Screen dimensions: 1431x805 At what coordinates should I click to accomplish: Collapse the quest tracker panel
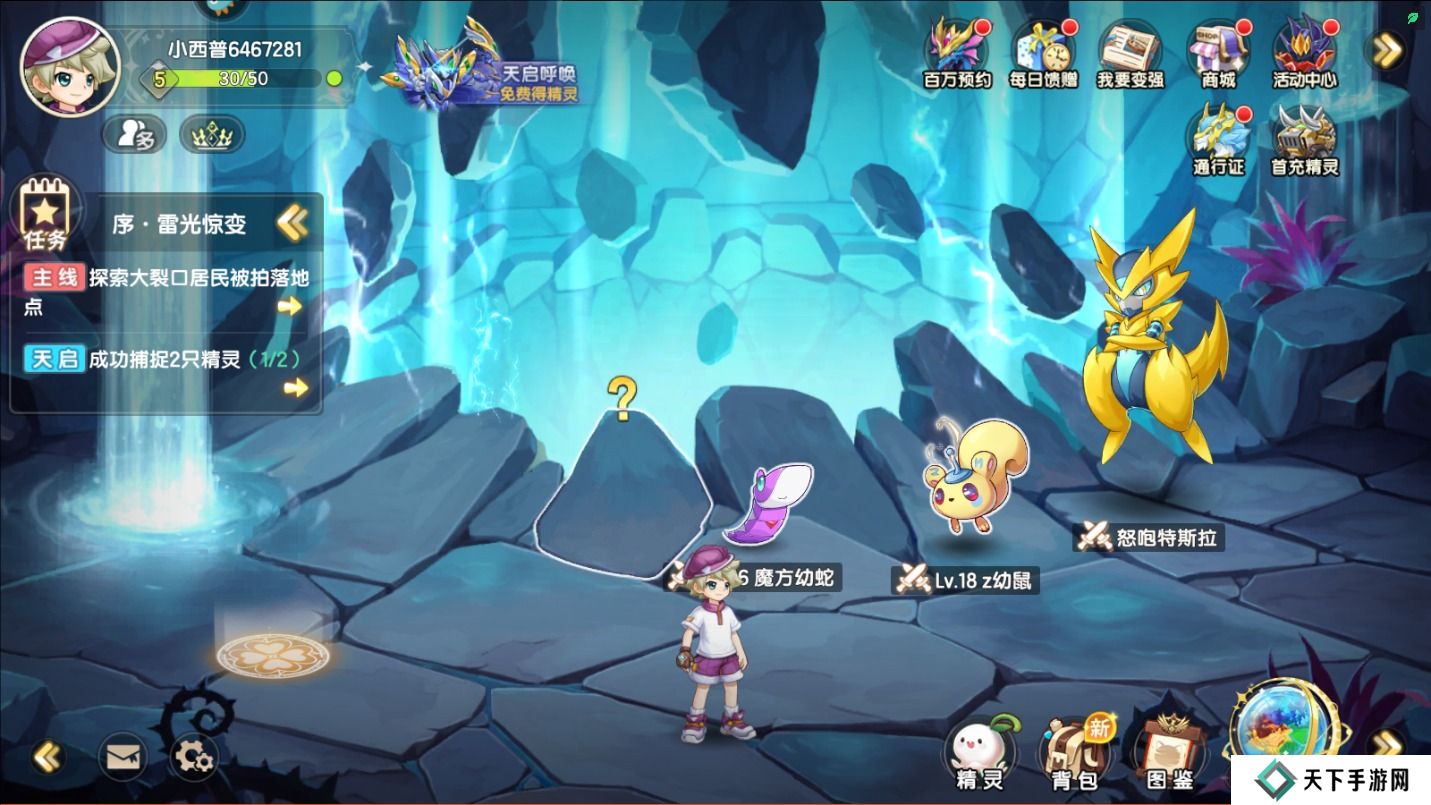pyautogui.click(x=292, y=223)
